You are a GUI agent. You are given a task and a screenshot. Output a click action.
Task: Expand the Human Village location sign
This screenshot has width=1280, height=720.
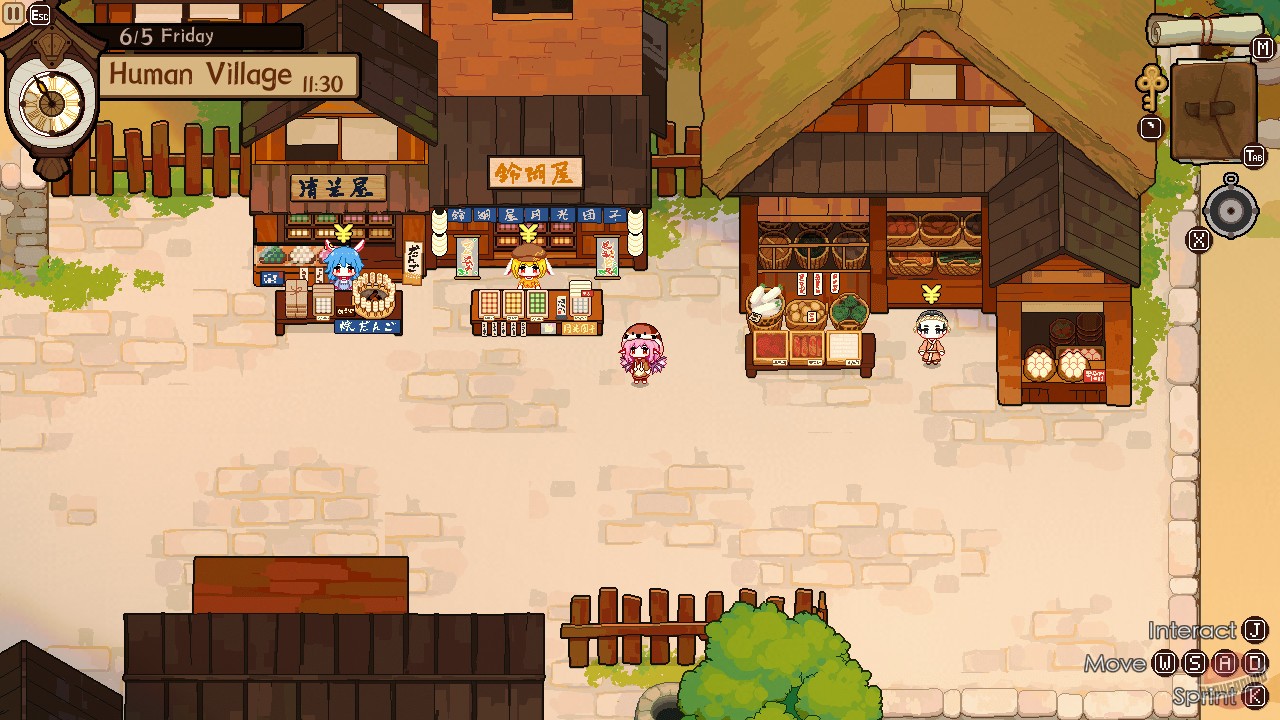point(200,73)
